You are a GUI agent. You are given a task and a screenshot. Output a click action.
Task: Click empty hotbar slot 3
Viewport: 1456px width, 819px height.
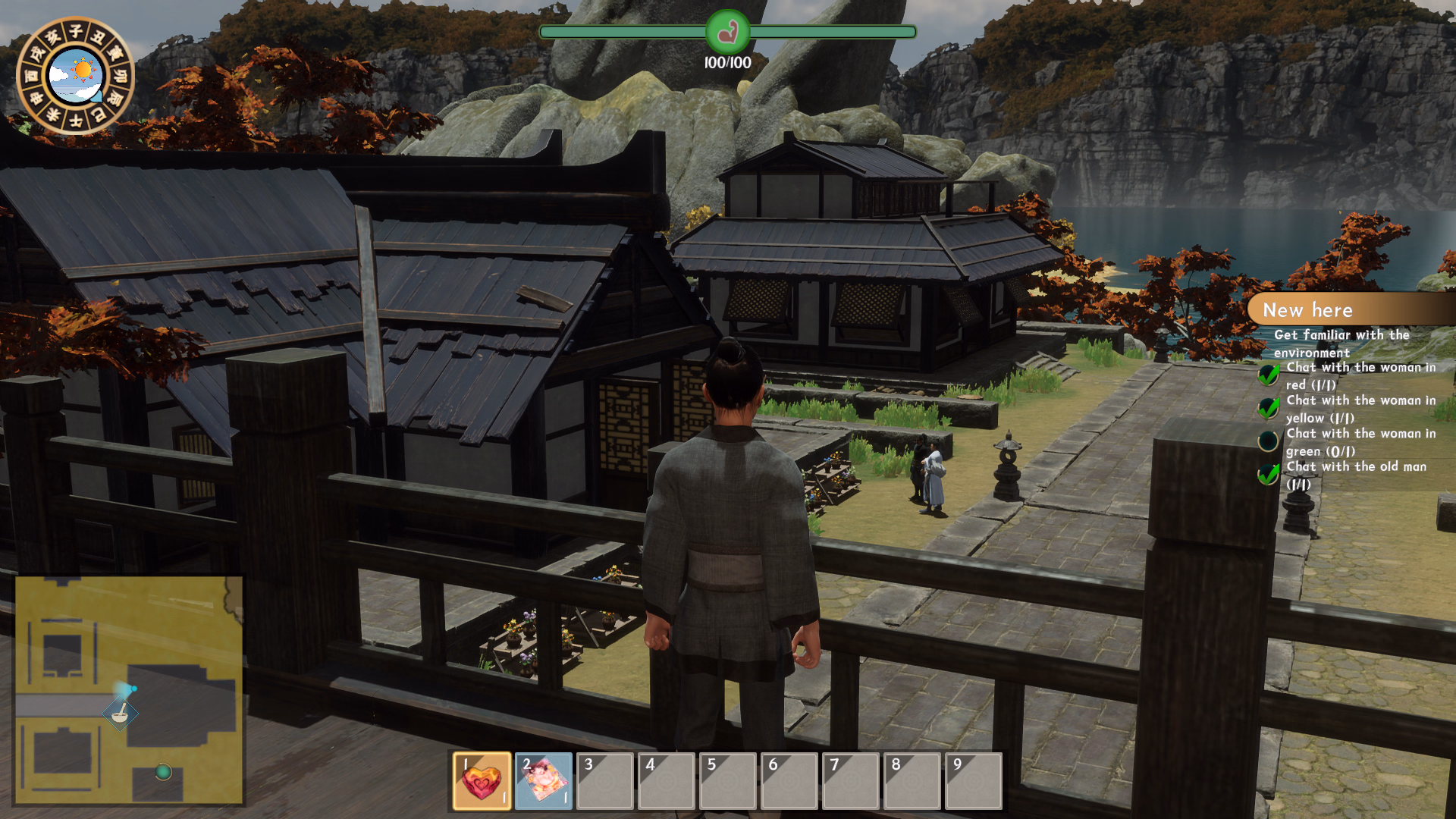click(x=604, y=781)
